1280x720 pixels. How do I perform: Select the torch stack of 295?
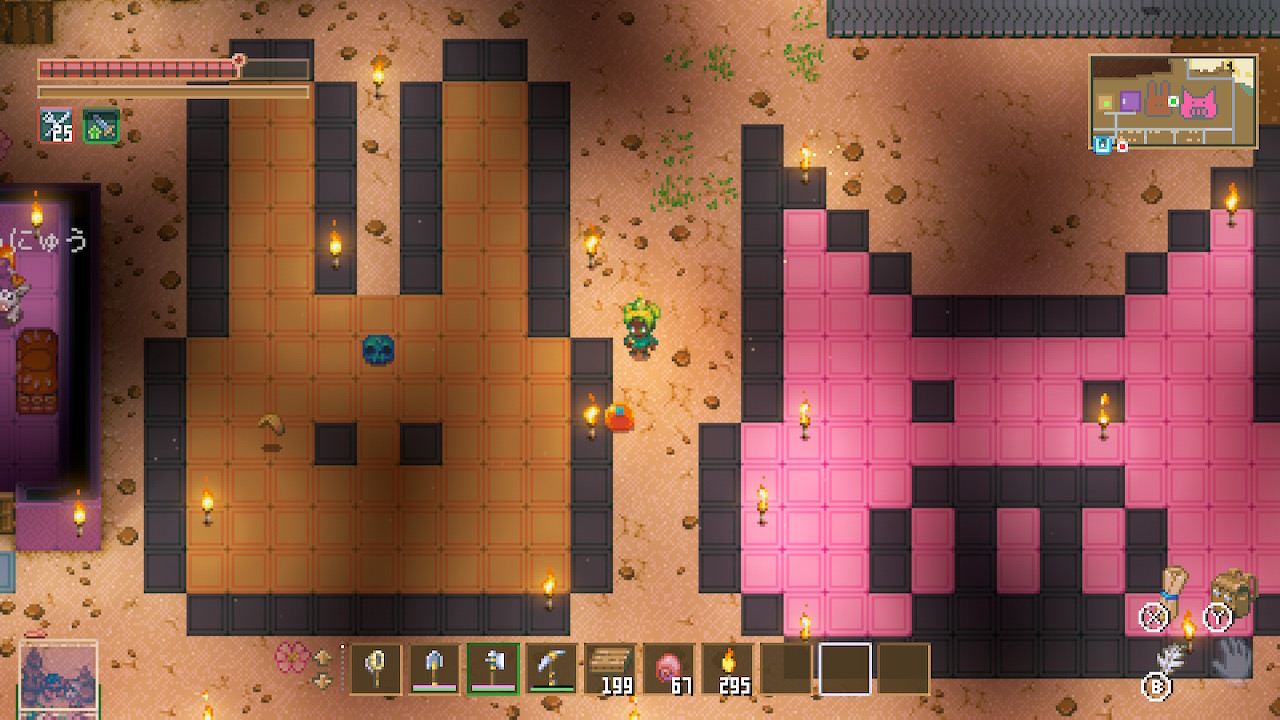[727, 668]
